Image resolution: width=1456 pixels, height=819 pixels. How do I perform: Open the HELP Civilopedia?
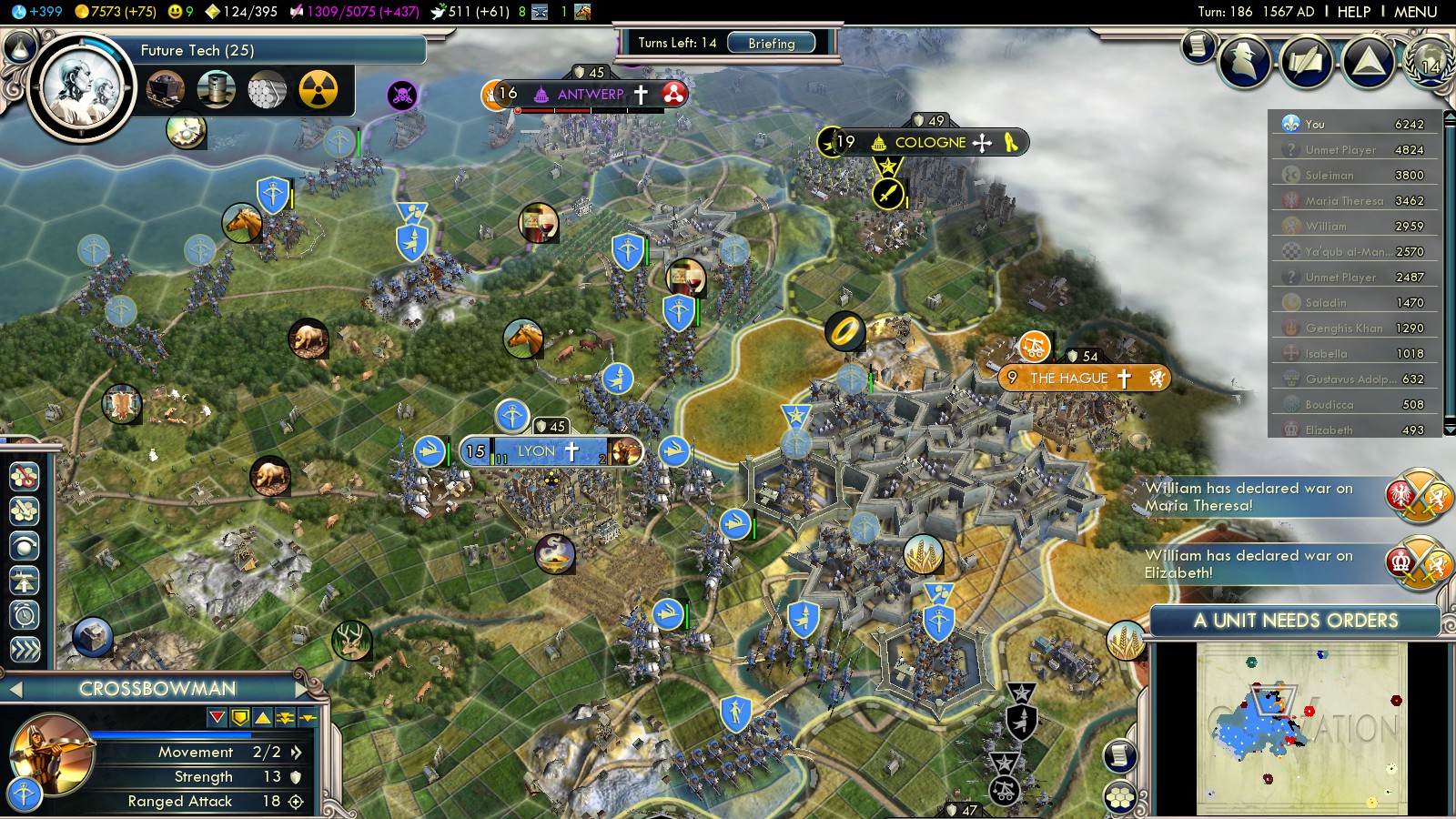1353,12
